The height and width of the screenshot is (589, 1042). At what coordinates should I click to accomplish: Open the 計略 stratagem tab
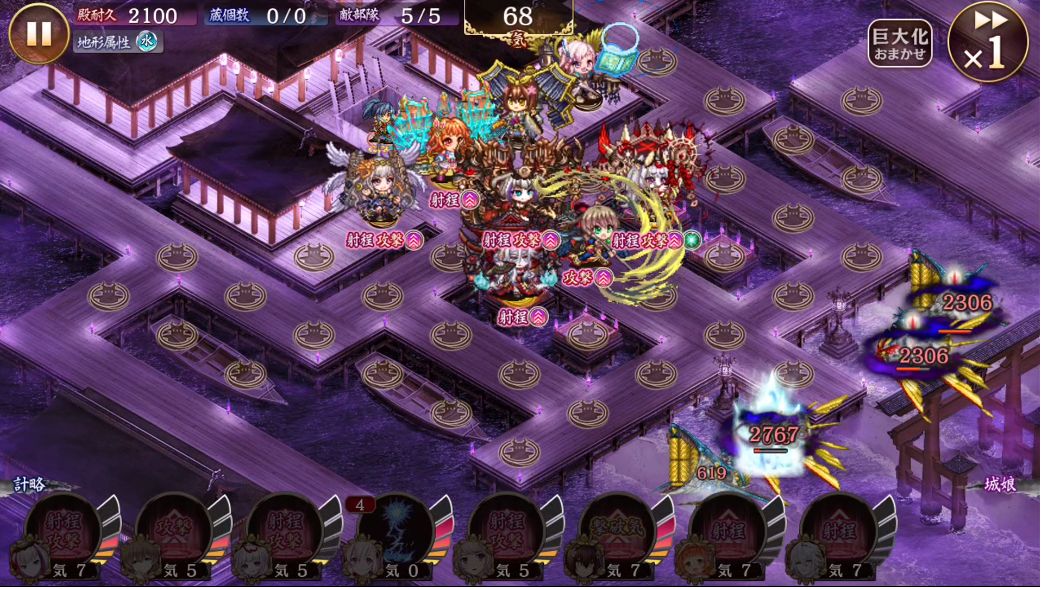(x=29, y=484)
